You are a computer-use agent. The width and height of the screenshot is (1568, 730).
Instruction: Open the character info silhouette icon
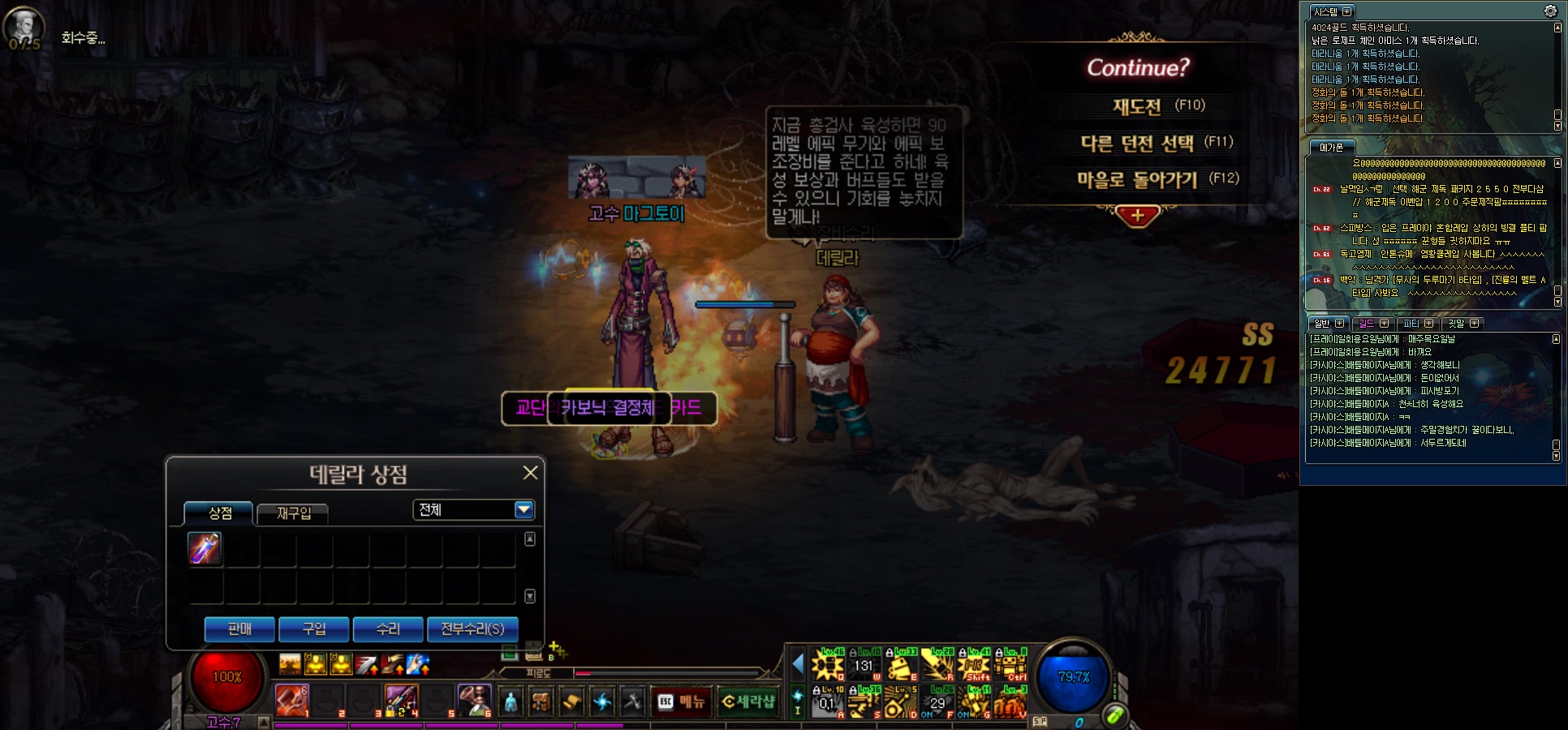coord(510,701)
